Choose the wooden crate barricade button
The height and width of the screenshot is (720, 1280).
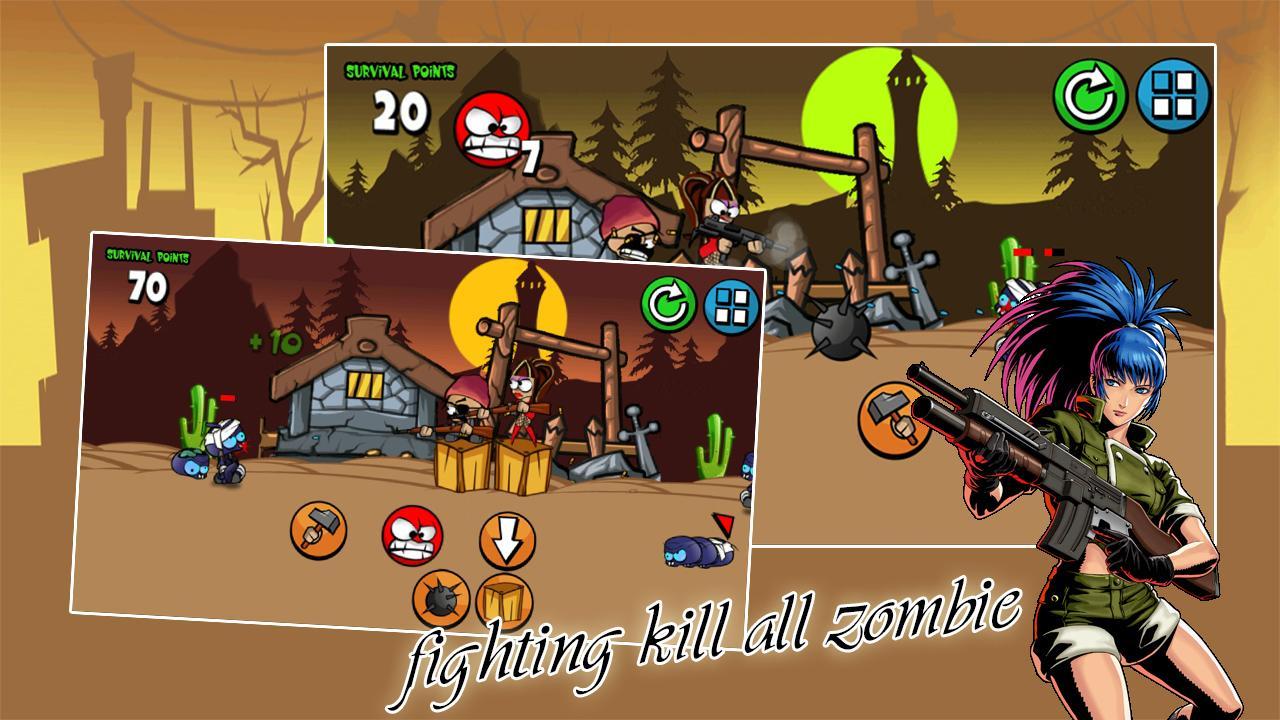coord(503,603)
